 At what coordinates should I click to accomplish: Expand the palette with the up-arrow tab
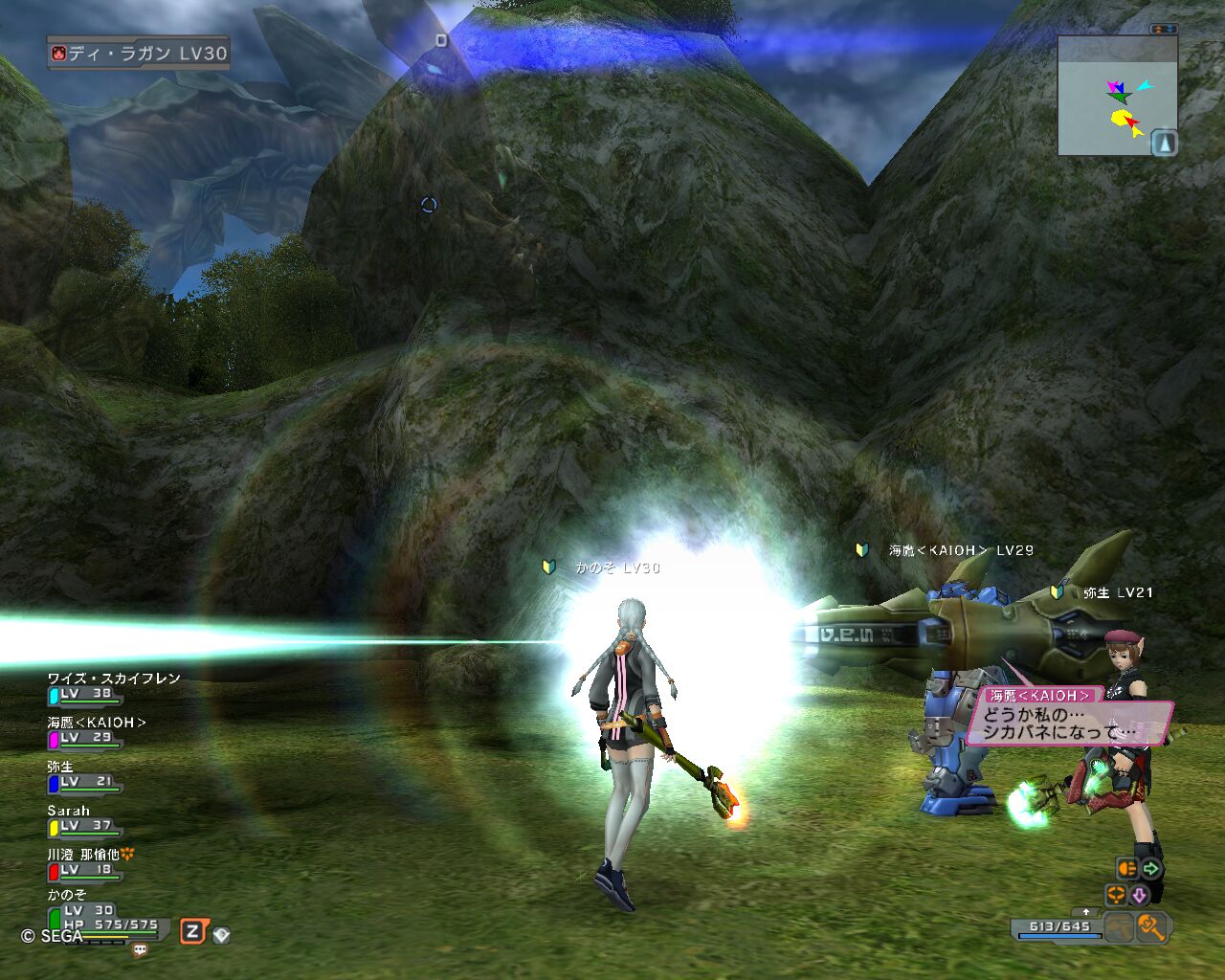coord(1085,912)
